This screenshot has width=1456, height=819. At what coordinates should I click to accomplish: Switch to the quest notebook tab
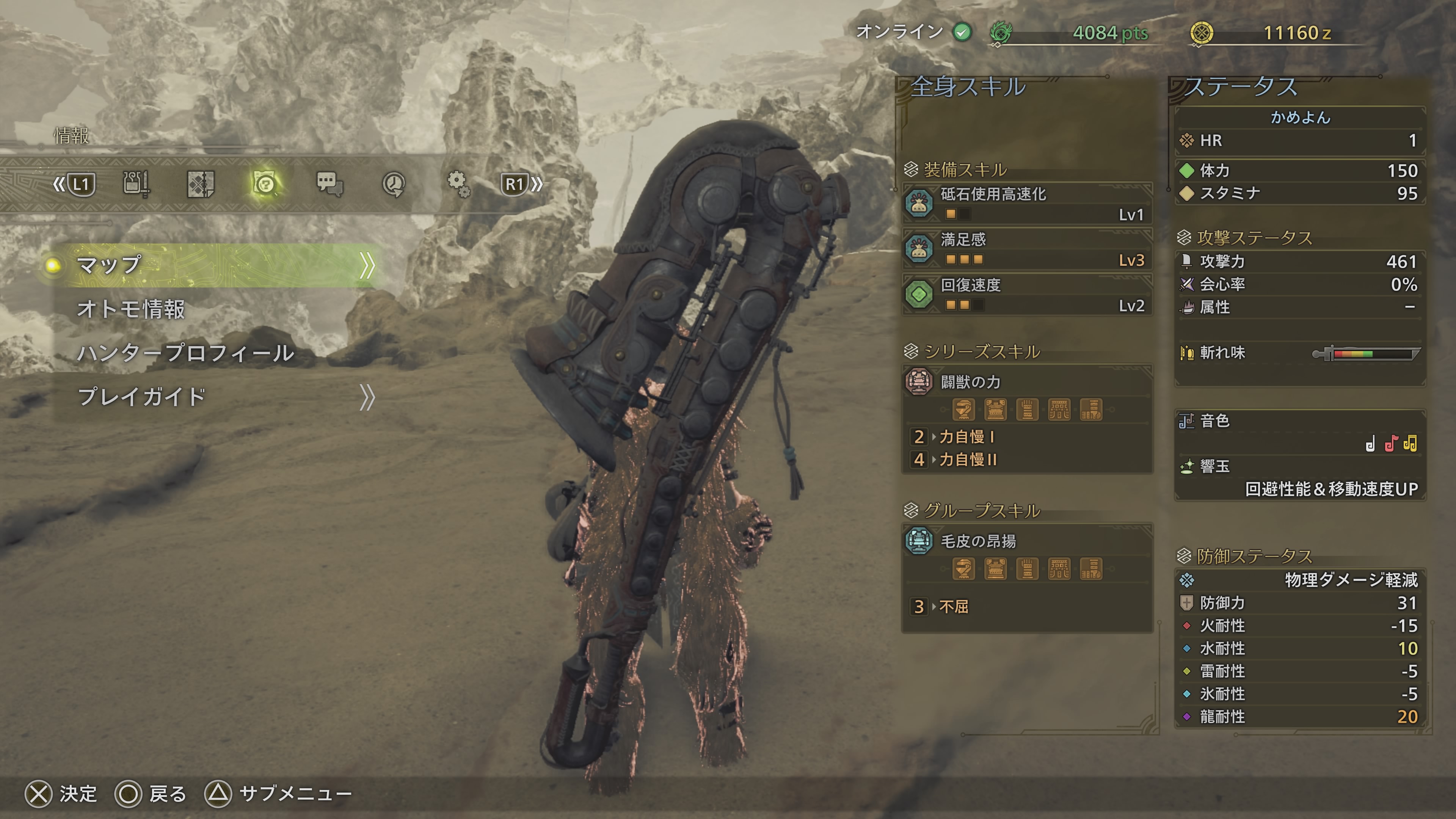point(201,184)
